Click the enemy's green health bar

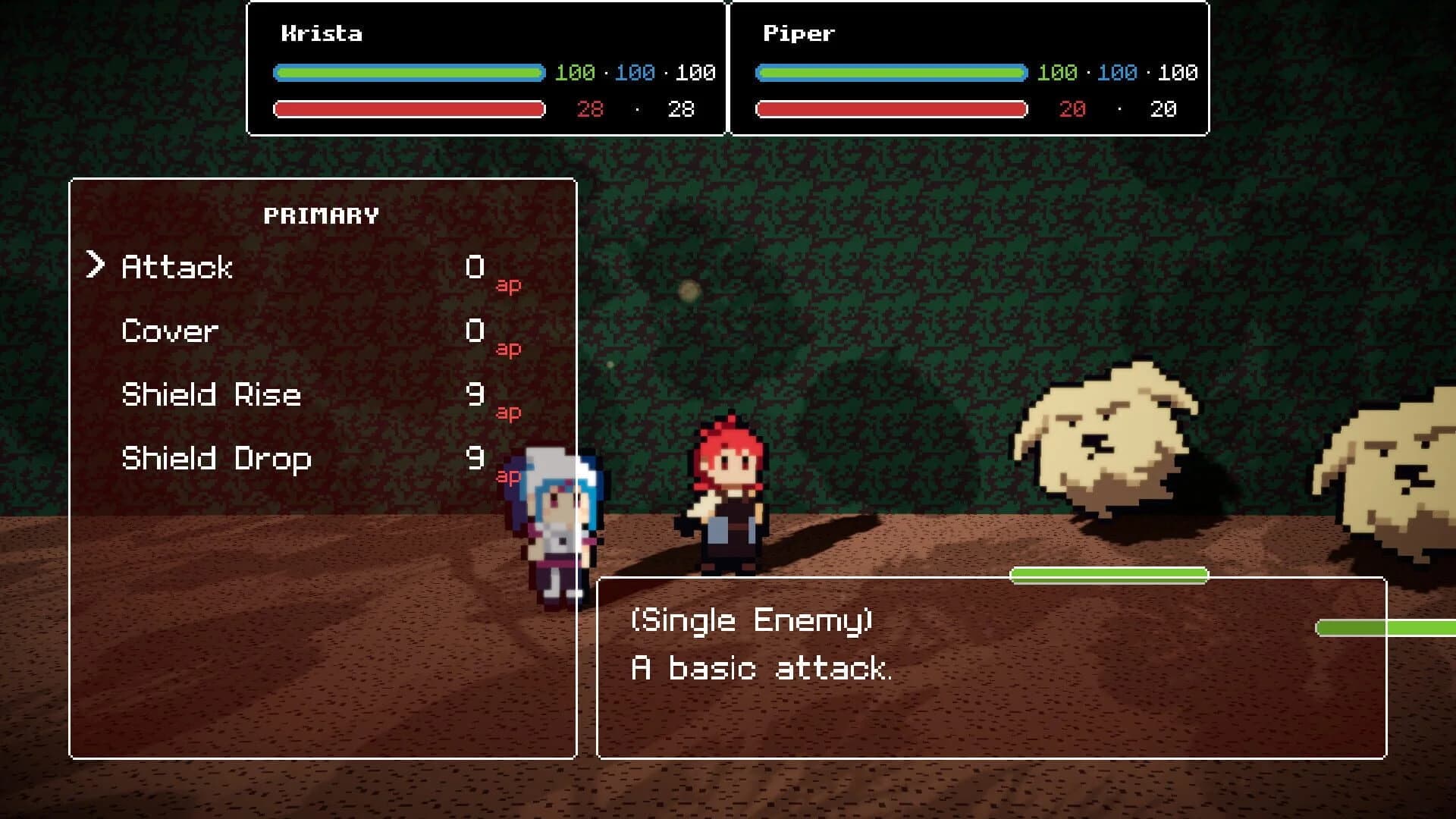point(1107,576)
